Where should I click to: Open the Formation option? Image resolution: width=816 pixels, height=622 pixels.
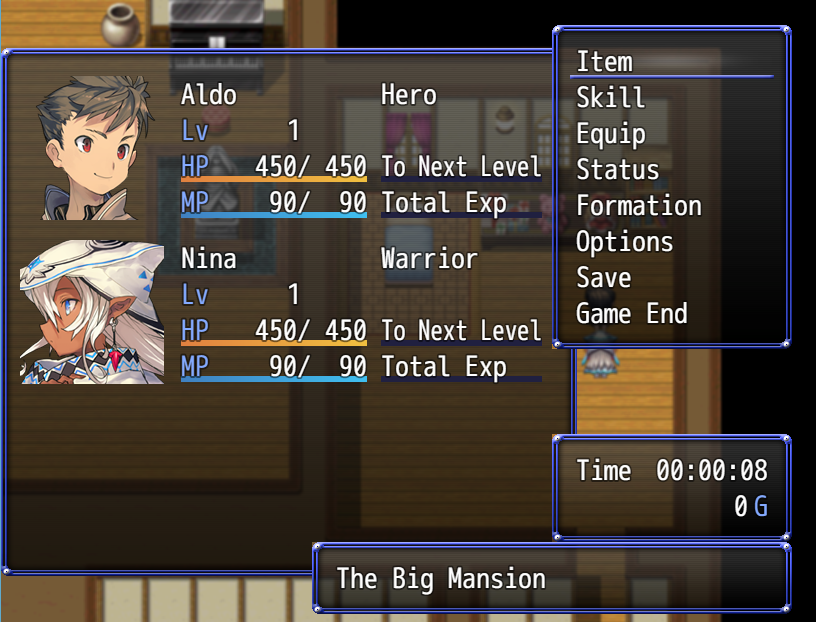[639, 206]
